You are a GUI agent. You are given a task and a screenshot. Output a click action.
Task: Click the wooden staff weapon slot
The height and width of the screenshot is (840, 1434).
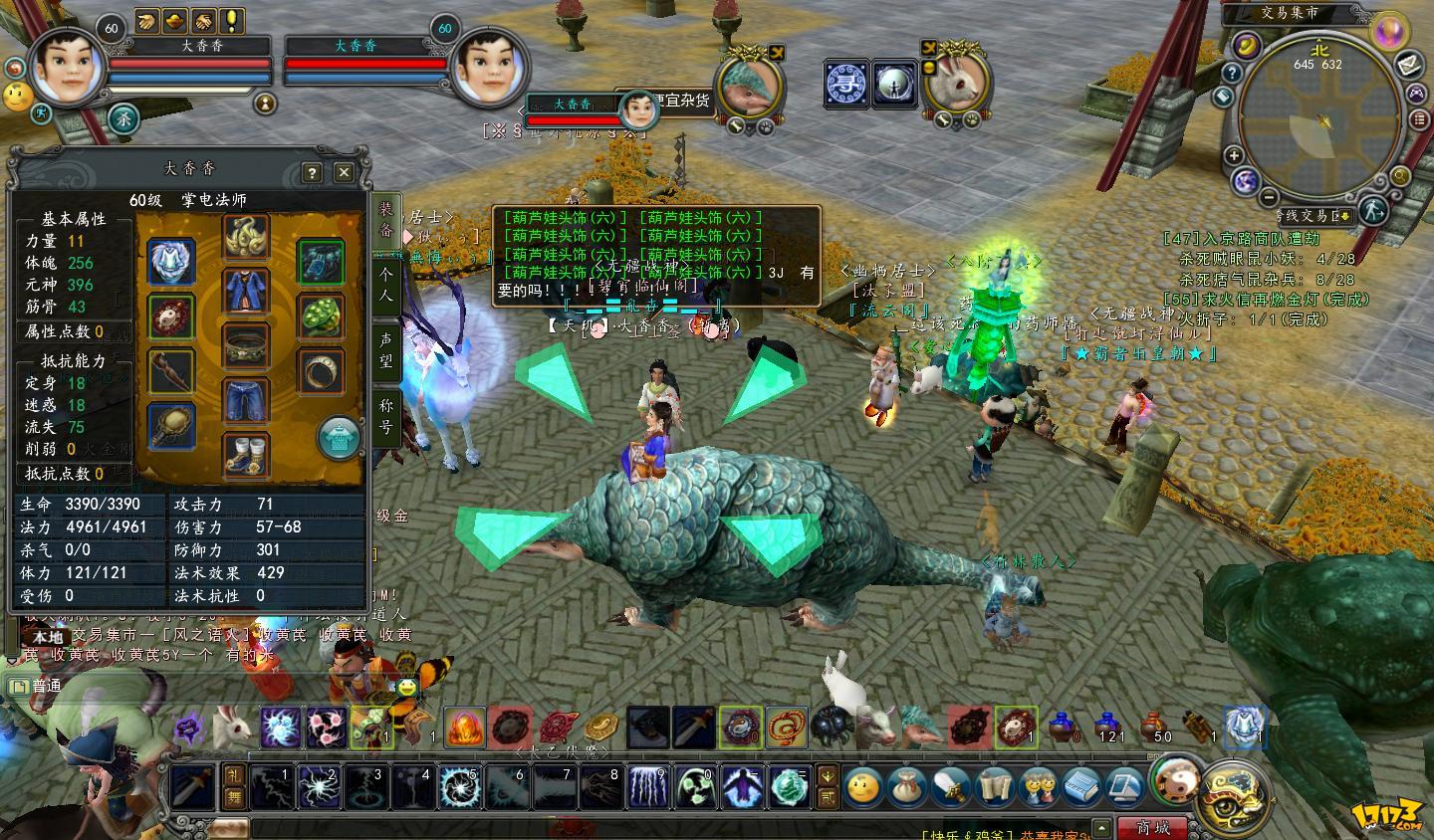[x=171, y=371]
